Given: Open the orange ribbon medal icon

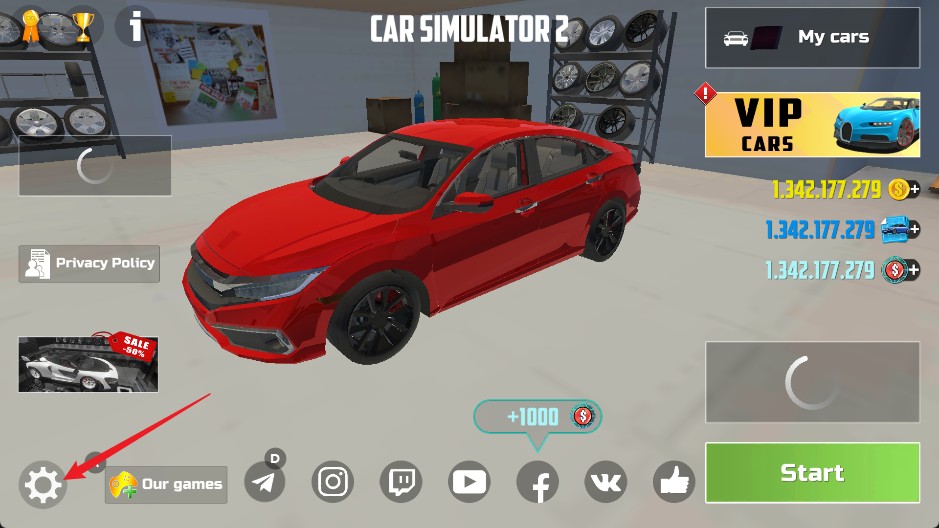Looking at the screenshot, I should click(x=31, y=26).
